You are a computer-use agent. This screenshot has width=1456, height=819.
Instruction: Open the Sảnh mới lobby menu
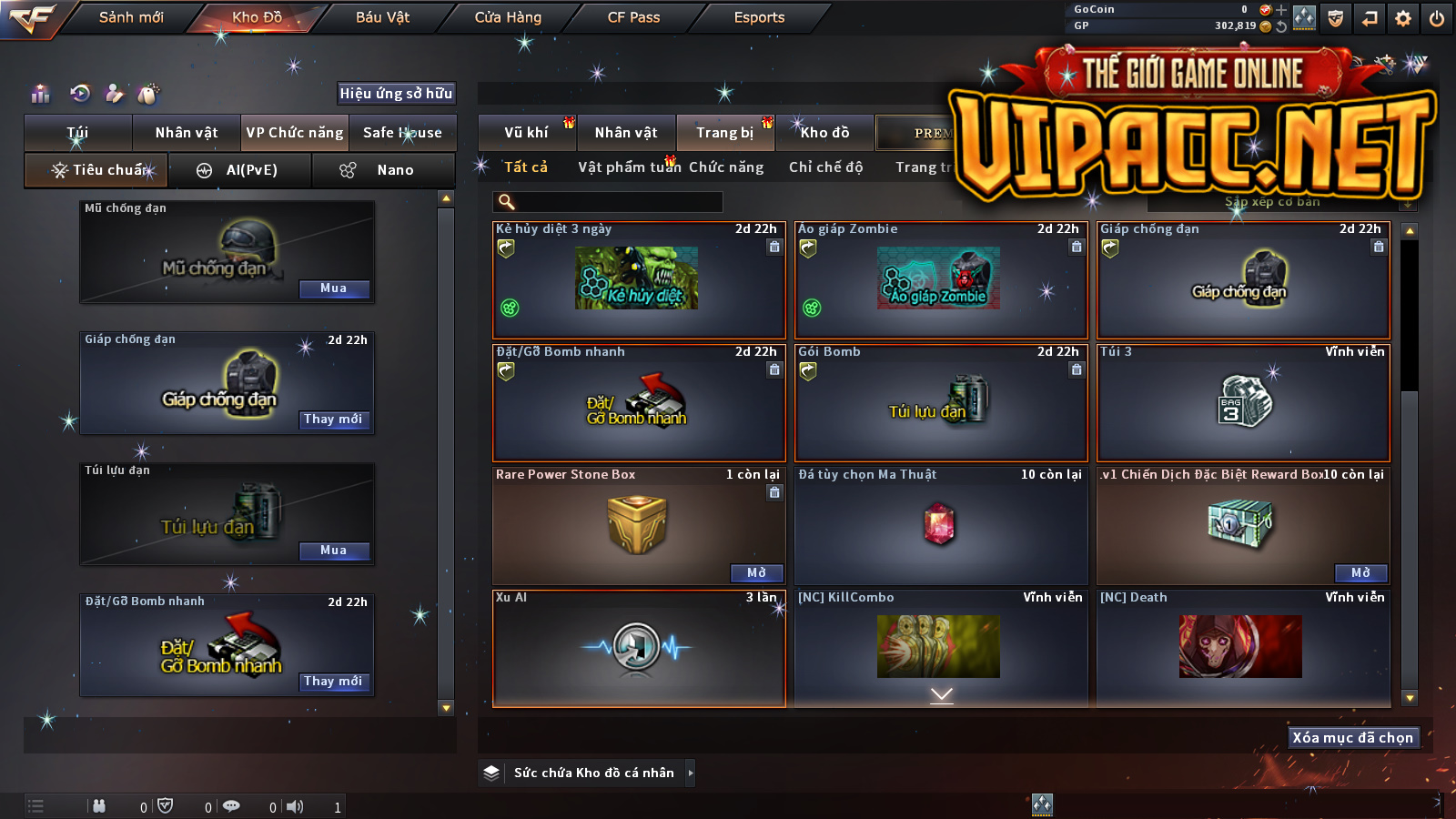(131, 17)
